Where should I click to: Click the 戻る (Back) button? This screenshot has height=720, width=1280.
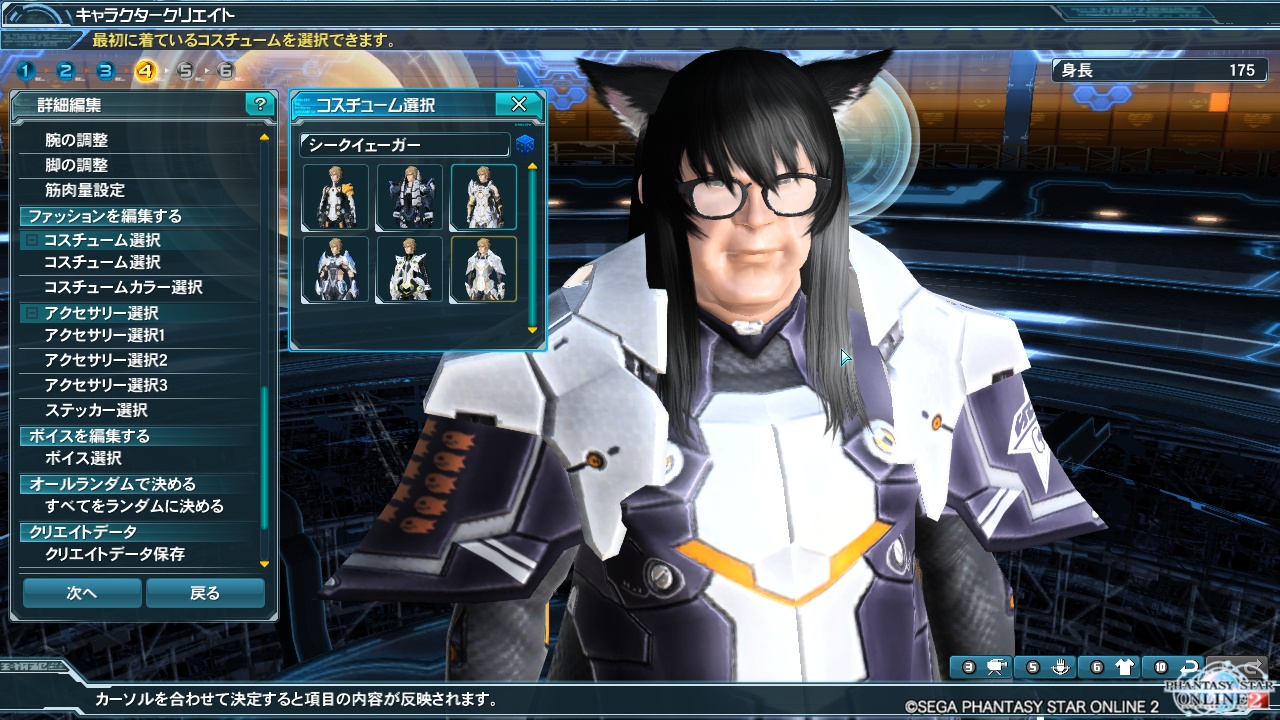click(x=205, y=593)
